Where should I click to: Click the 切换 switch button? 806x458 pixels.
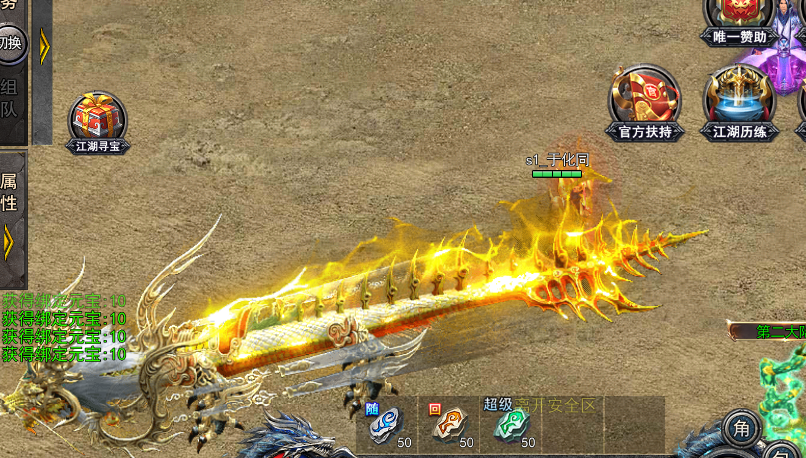pos(10,42)
